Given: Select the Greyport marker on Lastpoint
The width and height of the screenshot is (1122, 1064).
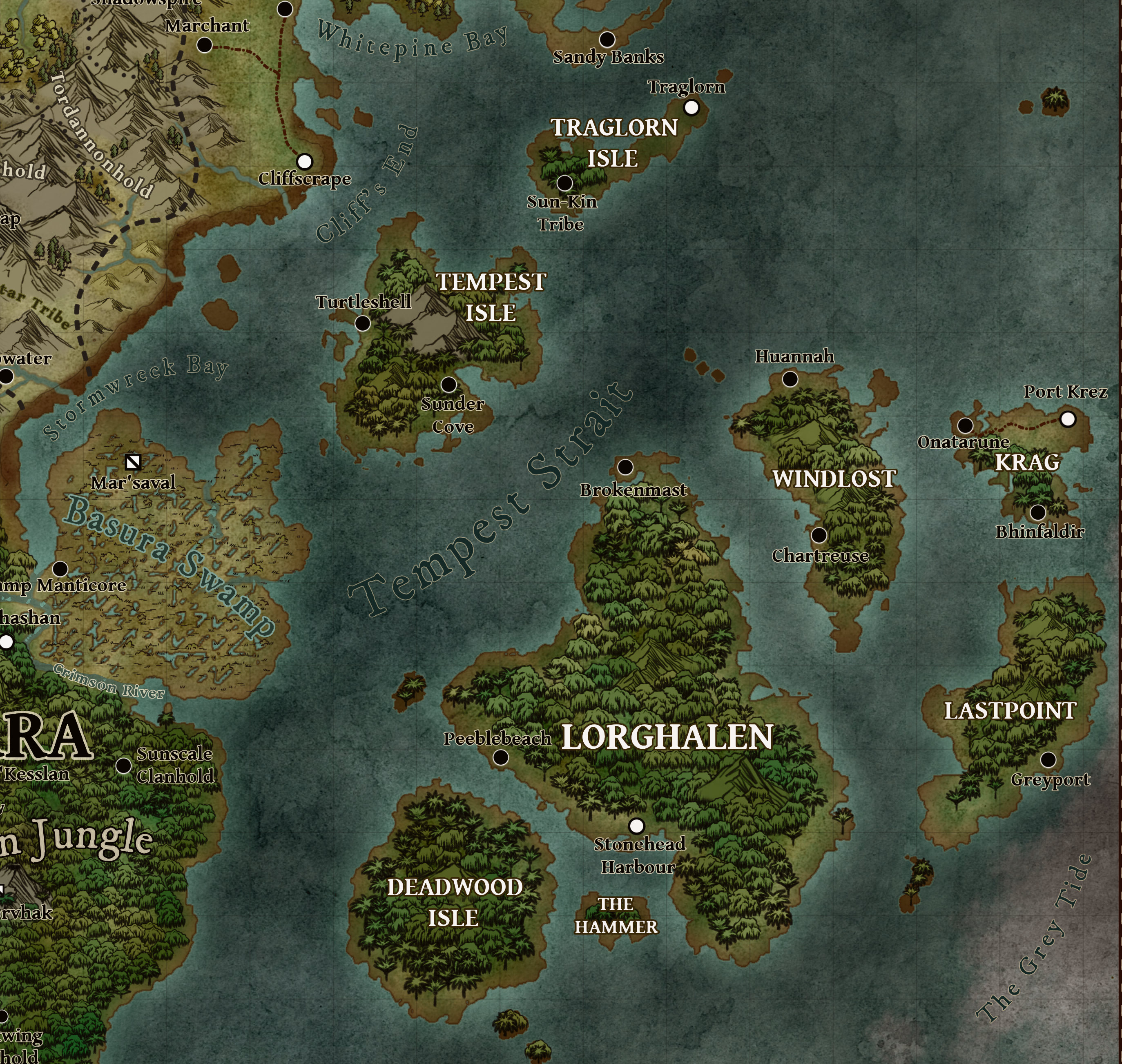Looking at the screenshot, I should (1048, 759).
